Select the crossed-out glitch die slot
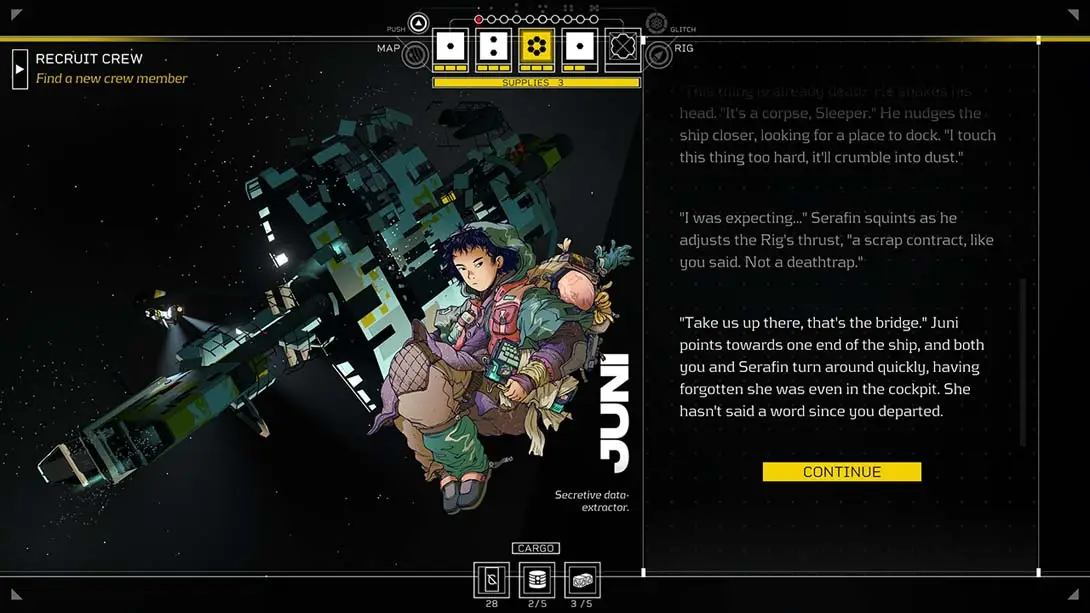Viewport: 1090px width, 613px height. (x=622, y=48)
